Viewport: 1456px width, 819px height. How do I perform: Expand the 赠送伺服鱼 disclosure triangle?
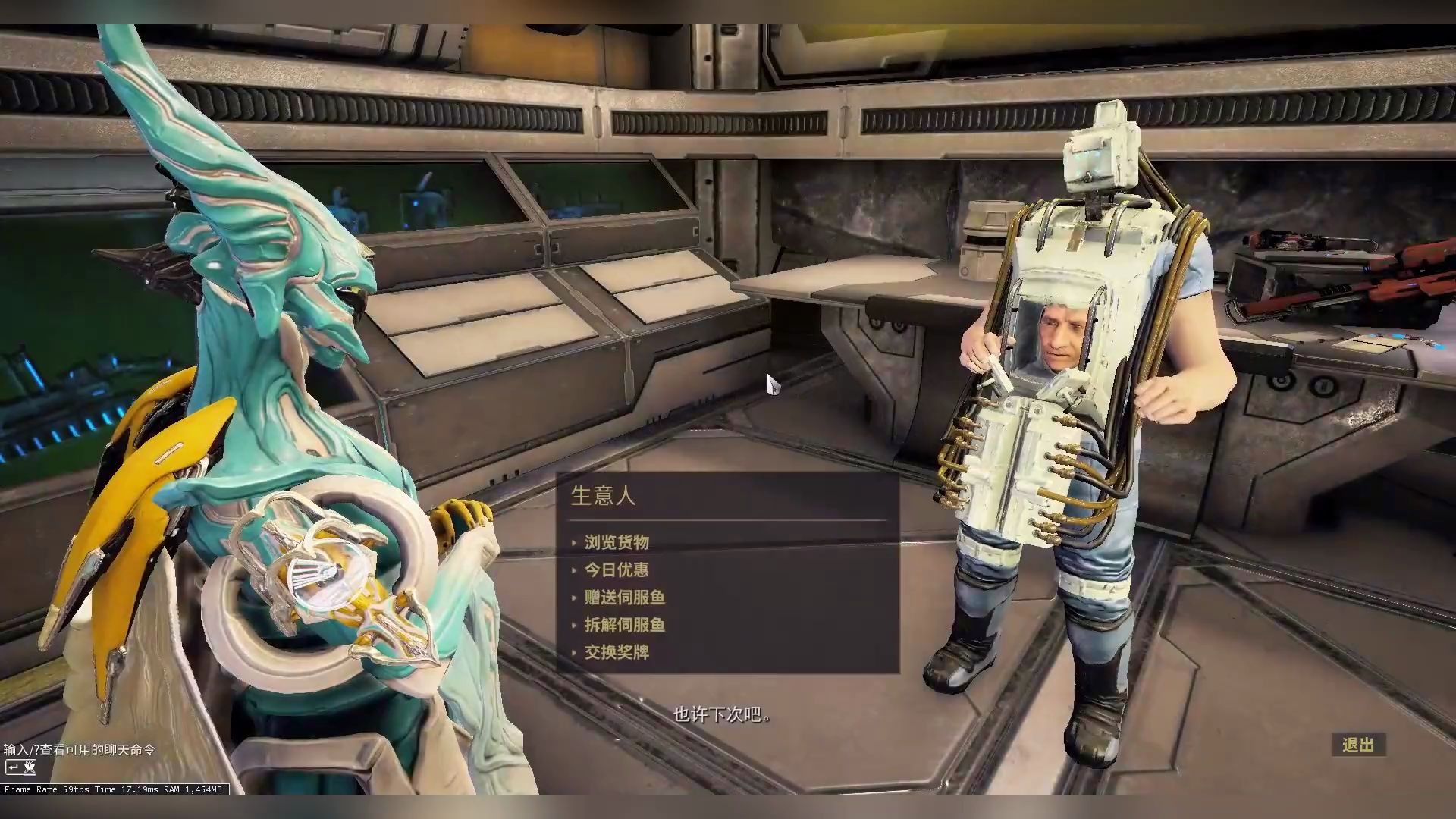click(x=576, y=598)
